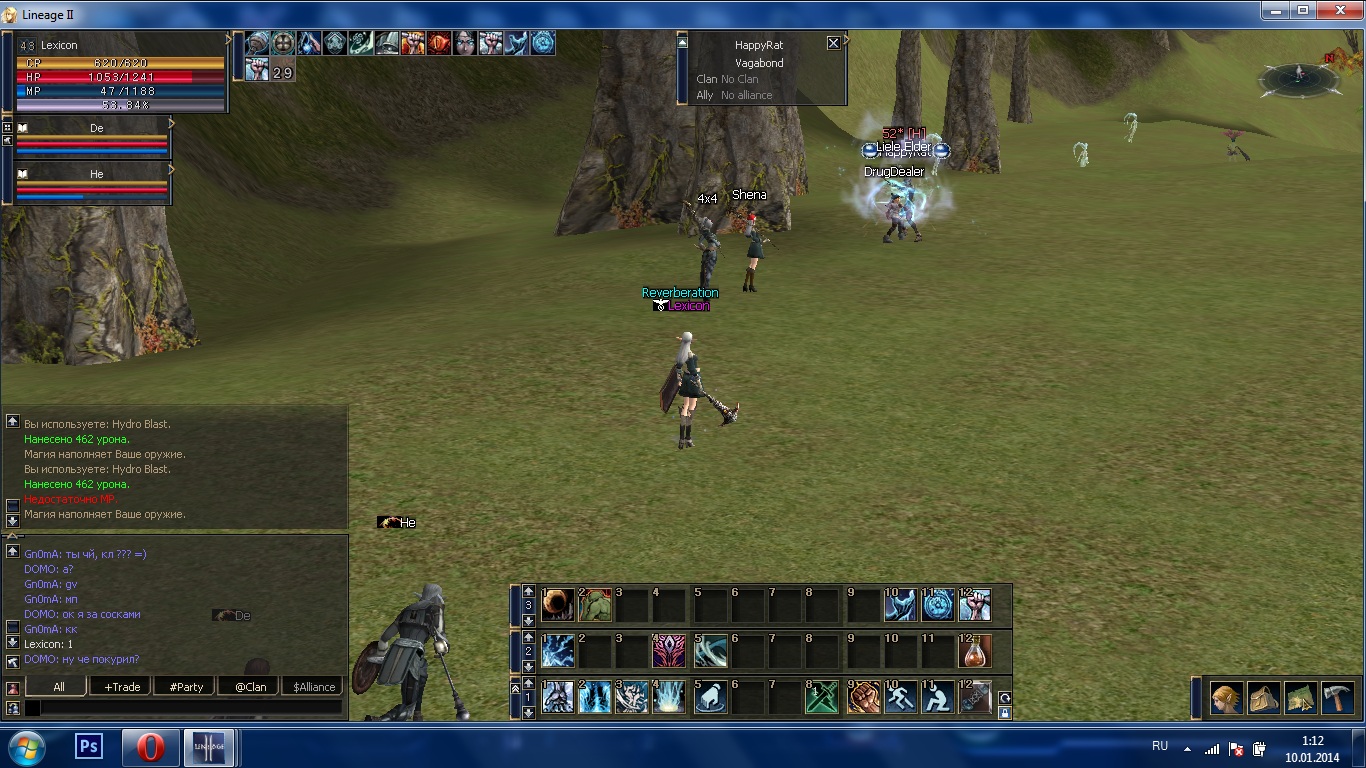The width and height of the screenshot is (1366, 768).
Task: Select the green ogre icon on hotbar three
Action: [x=595, y=605]
